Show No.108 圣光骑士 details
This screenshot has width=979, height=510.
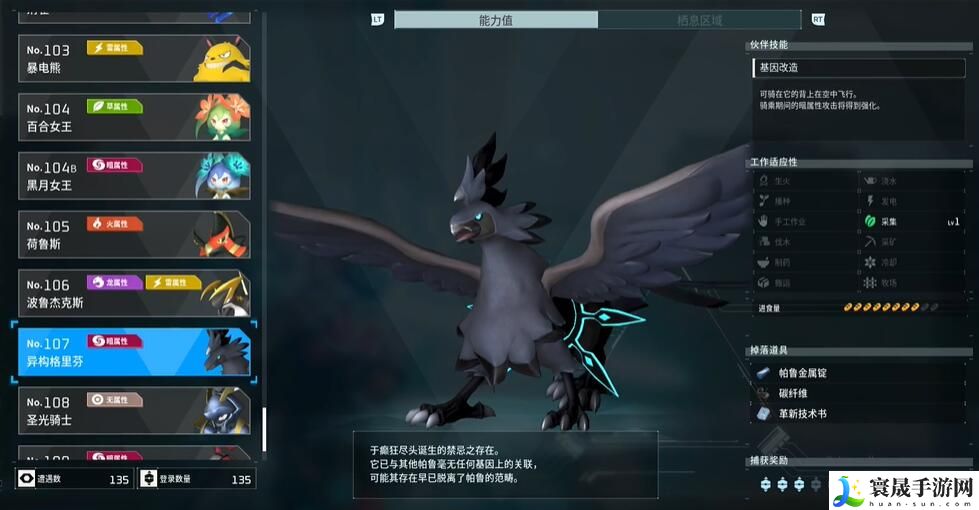tap(133, 410)
